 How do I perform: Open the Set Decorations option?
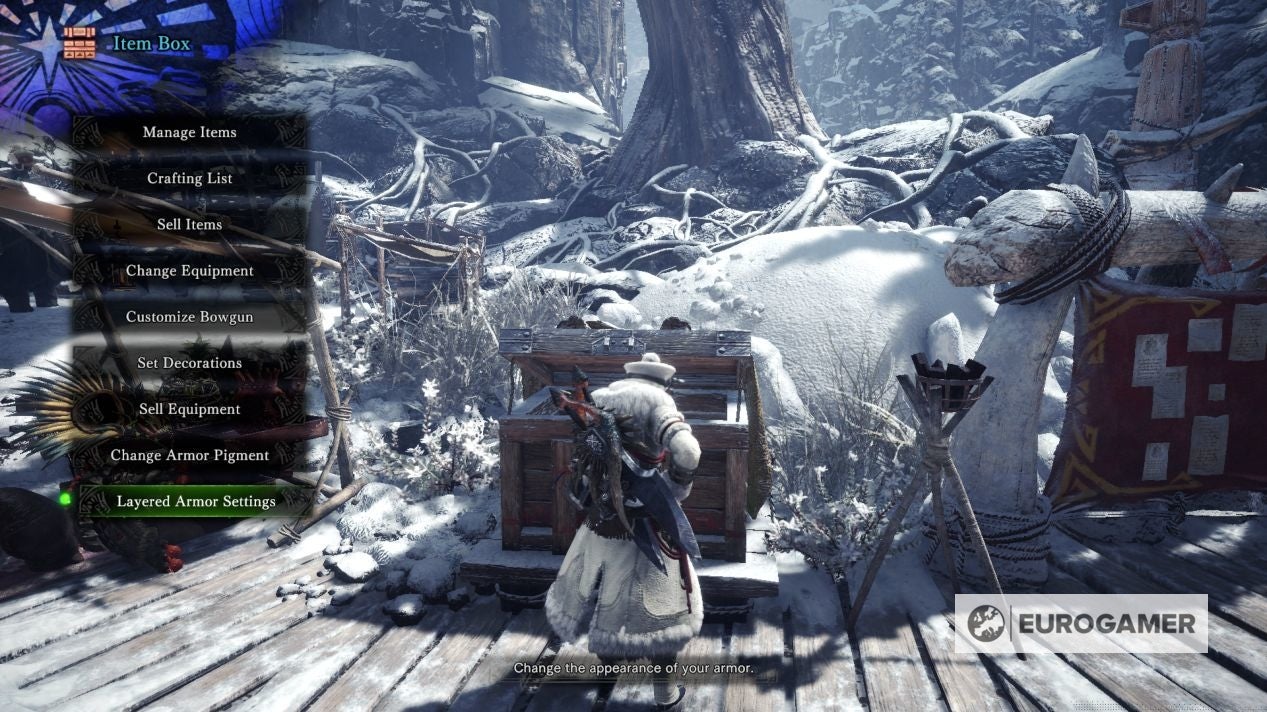tap(190, 363)
